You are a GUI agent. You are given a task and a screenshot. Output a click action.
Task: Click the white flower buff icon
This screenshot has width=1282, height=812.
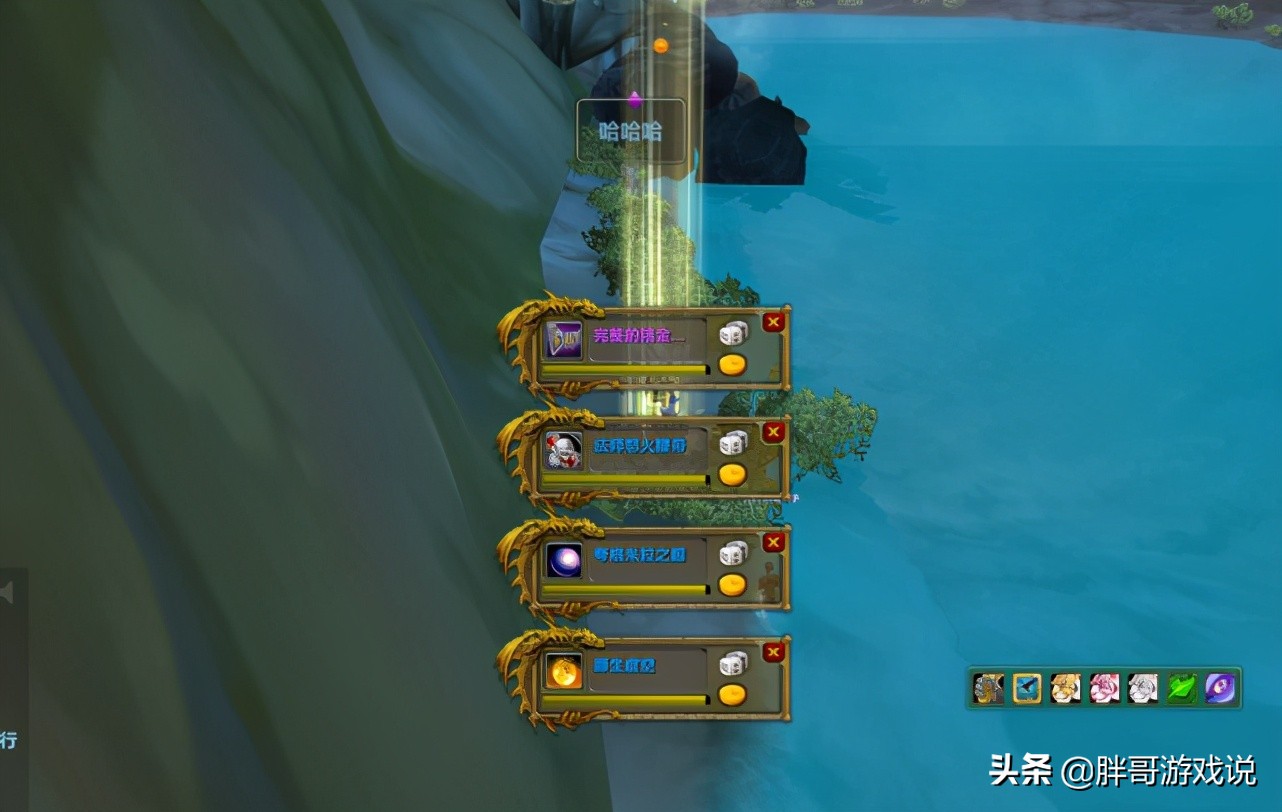tap(1141, 687)
